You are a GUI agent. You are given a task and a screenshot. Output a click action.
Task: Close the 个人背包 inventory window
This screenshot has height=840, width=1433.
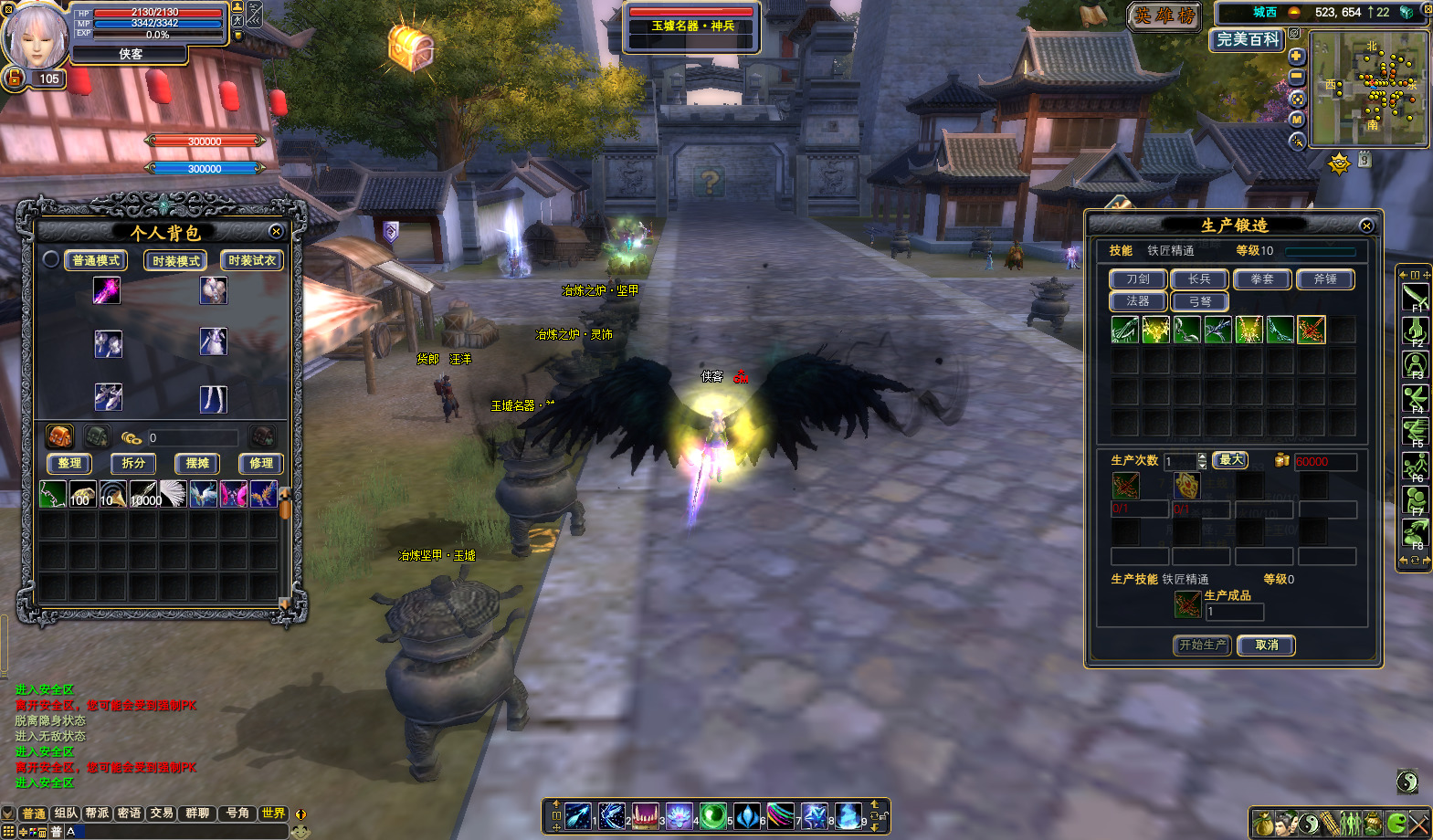(276, 232)
